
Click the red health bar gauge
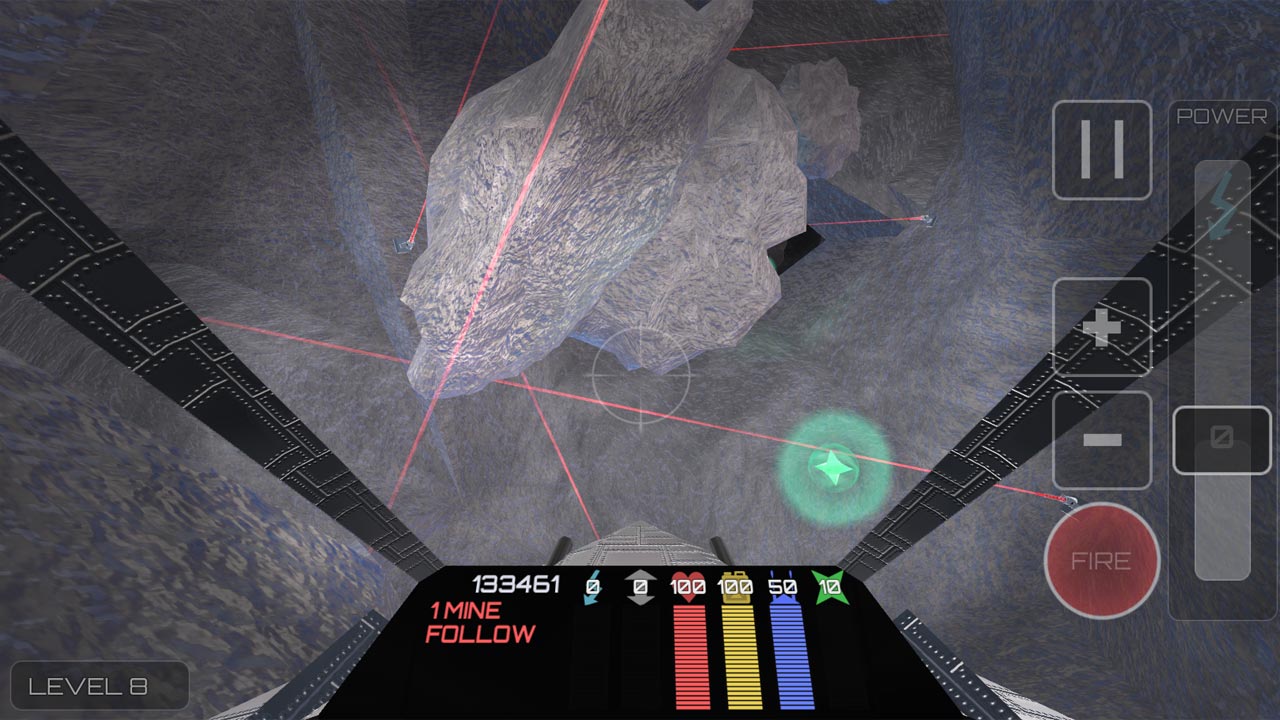pyautogui.click(x=690, y=655)
